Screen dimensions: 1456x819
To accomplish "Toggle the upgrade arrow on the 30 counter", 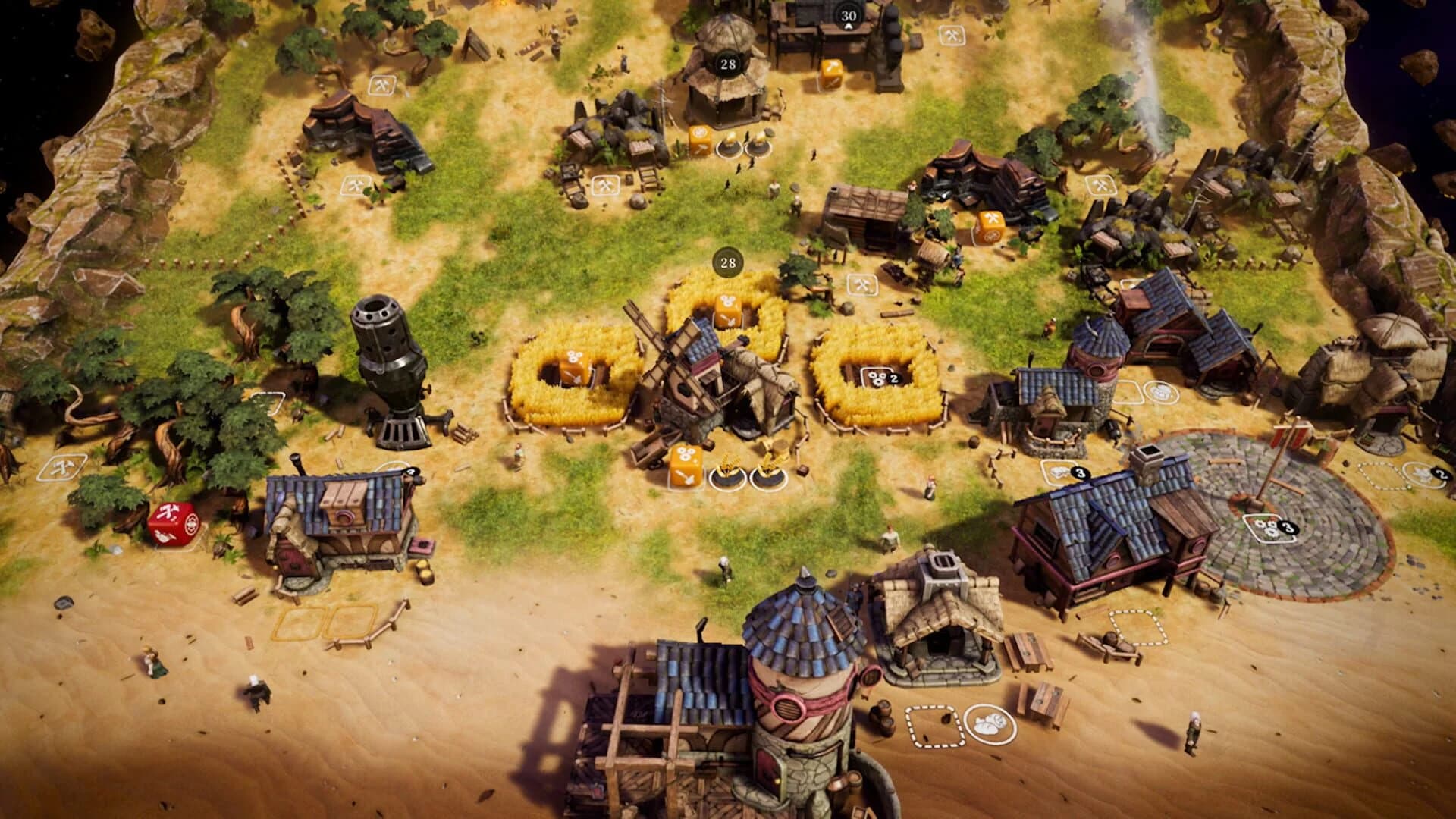I will point(847,28).
